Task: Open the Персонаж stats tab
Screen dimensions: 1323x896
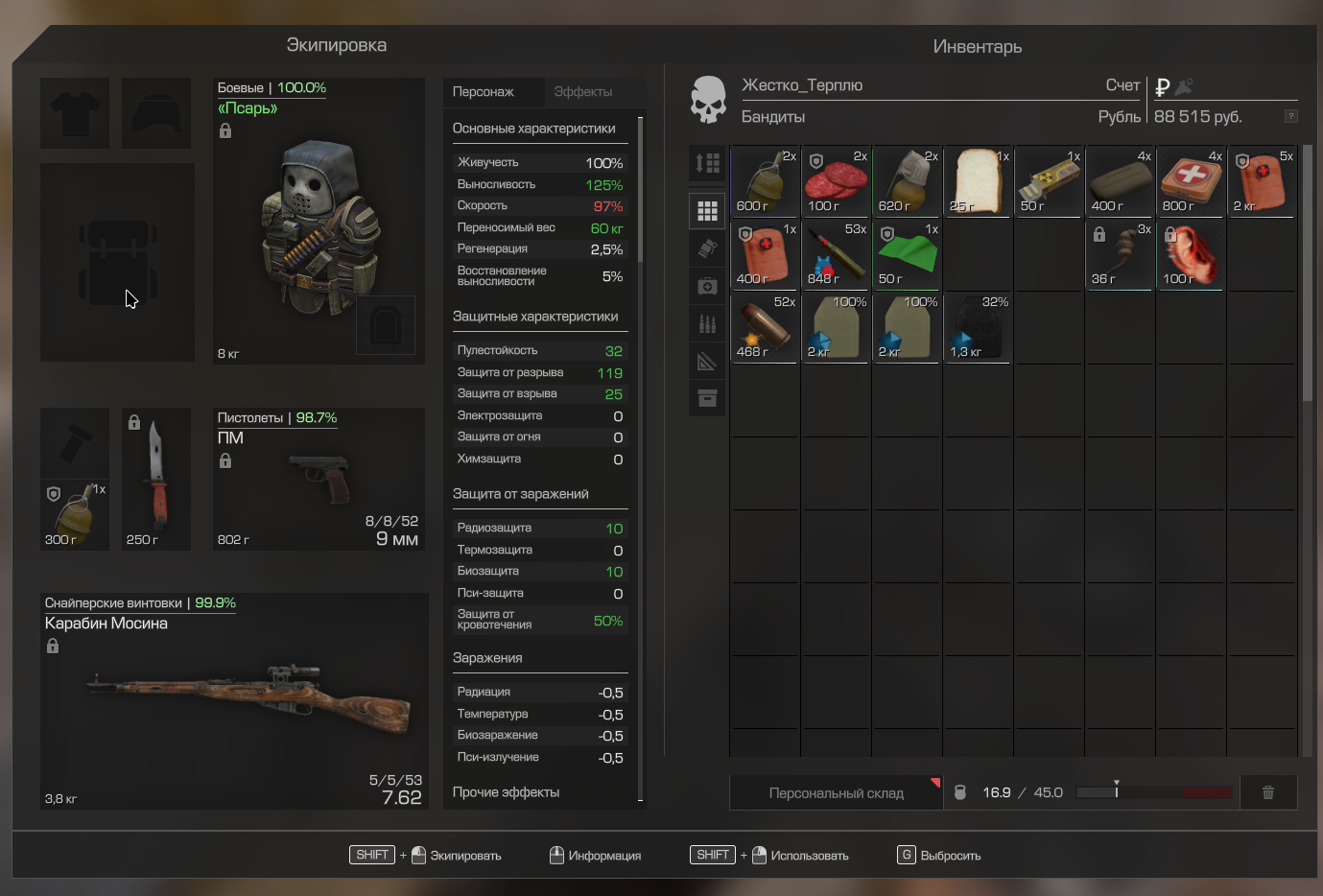Action: tap(484, 92)
